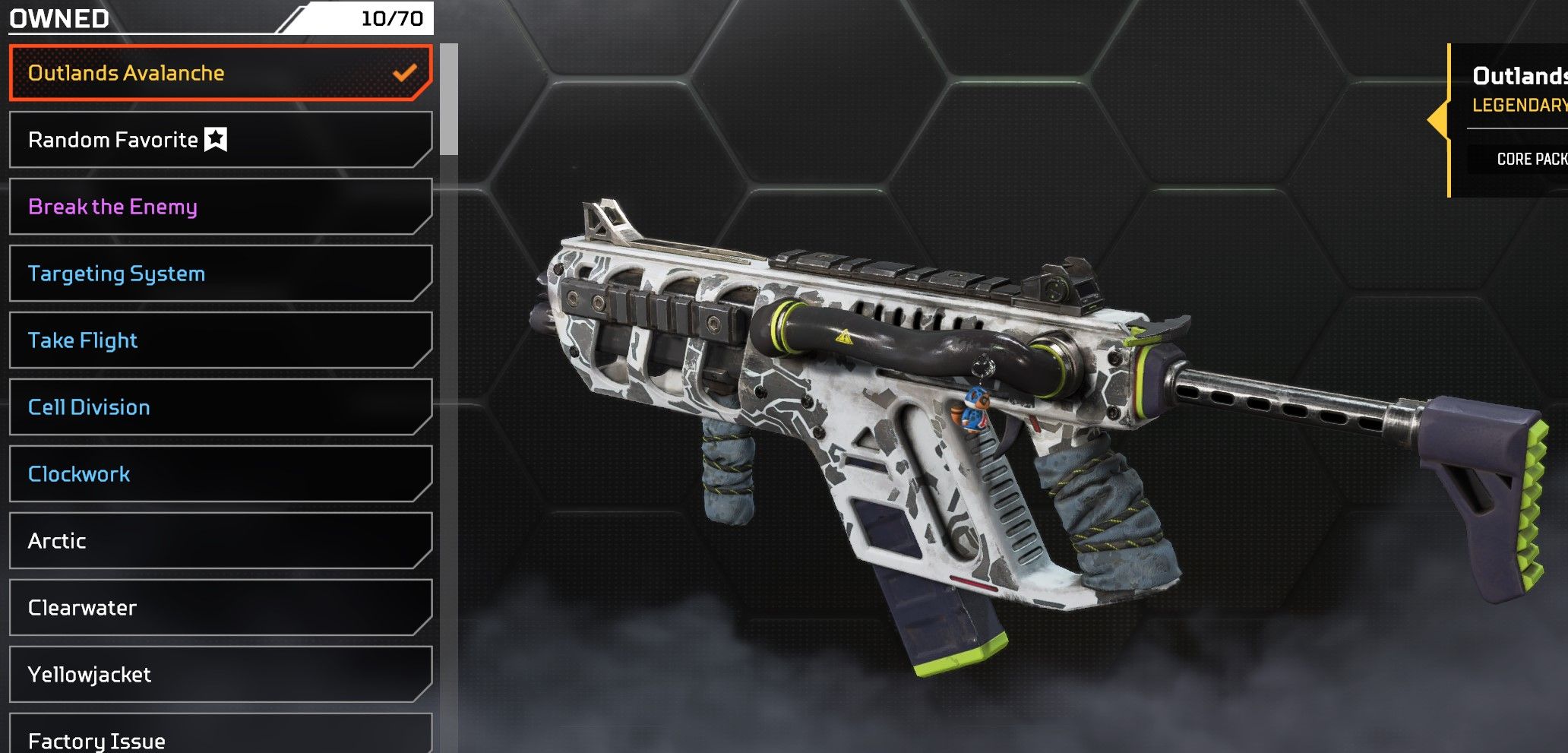
Task: Pick the Take Flight skin
Action: [220, 340]
